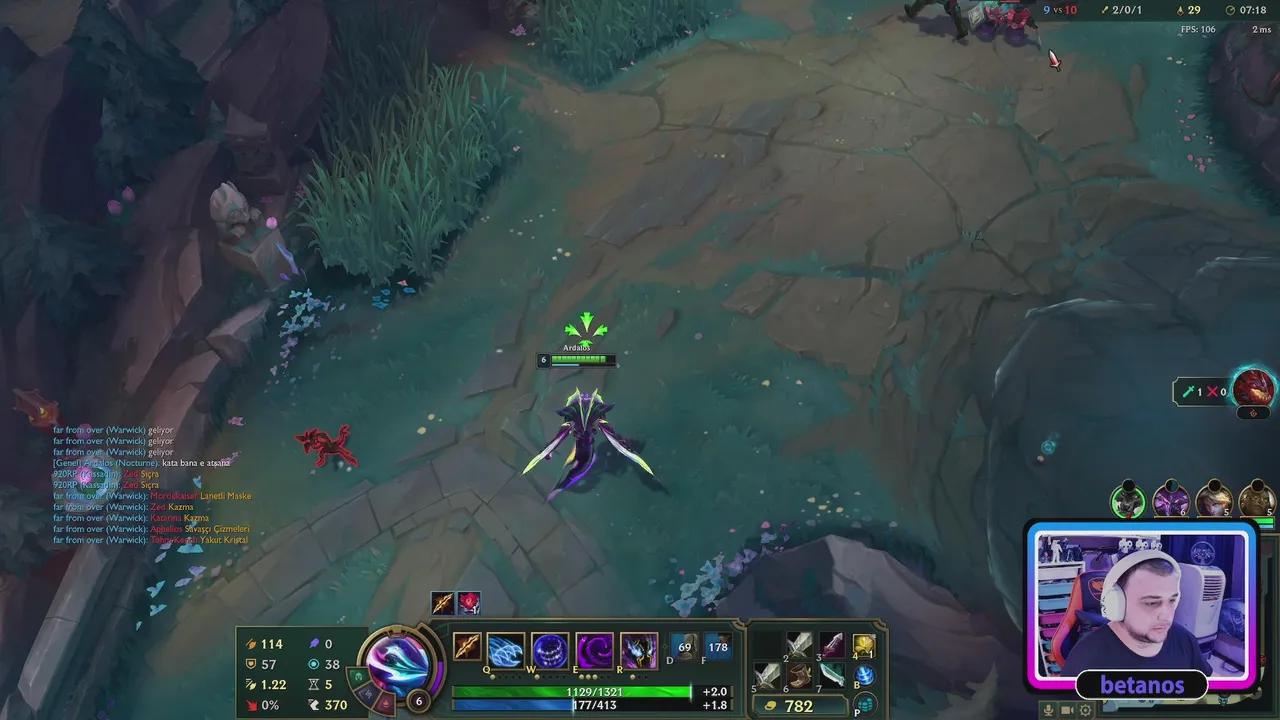Toggle the mute icon near bottom right
The image size is (1280, 720).
point(1048,710)
